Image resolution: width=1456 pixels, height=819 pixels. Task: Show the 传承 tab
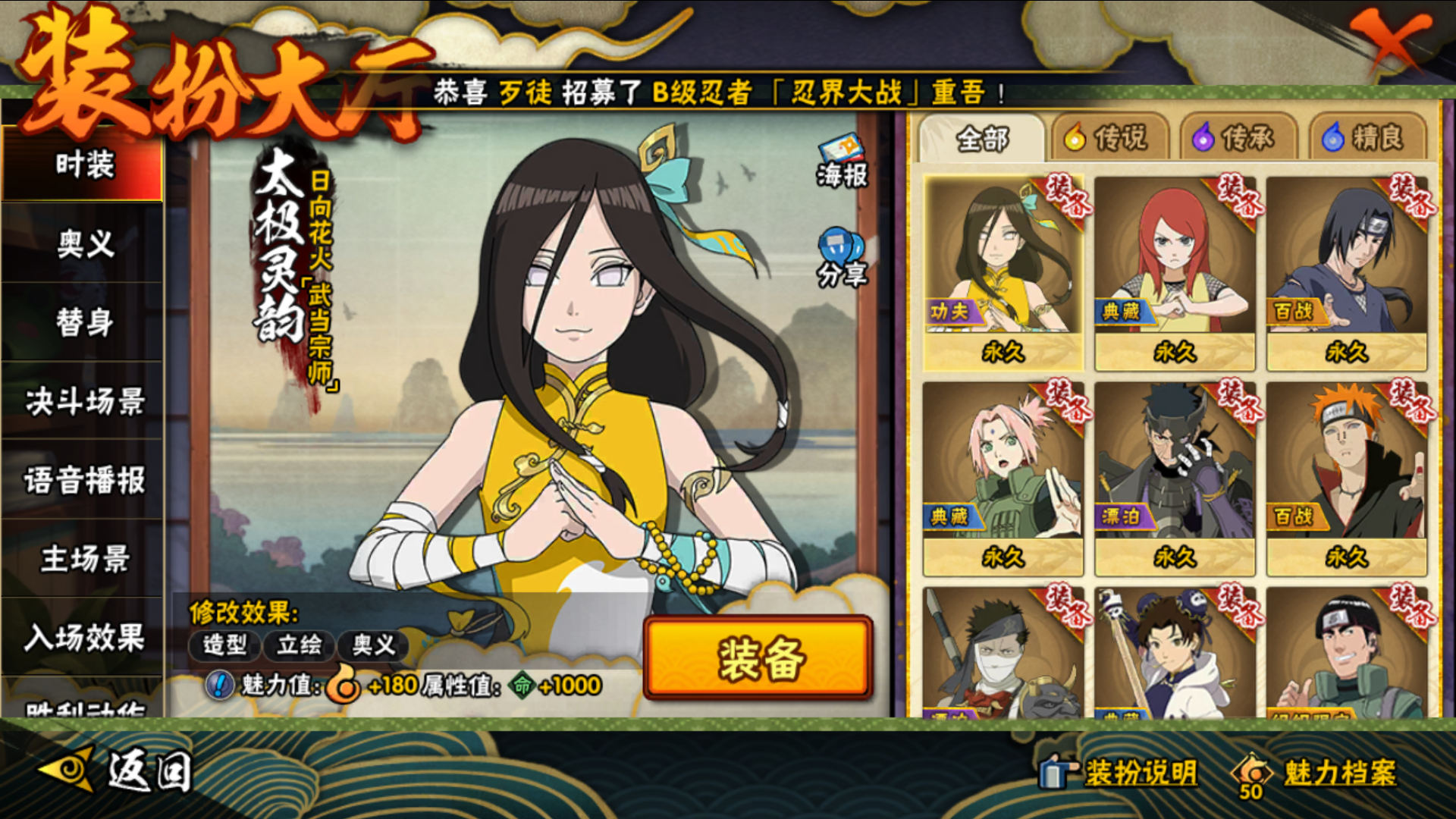[1235, 139]
